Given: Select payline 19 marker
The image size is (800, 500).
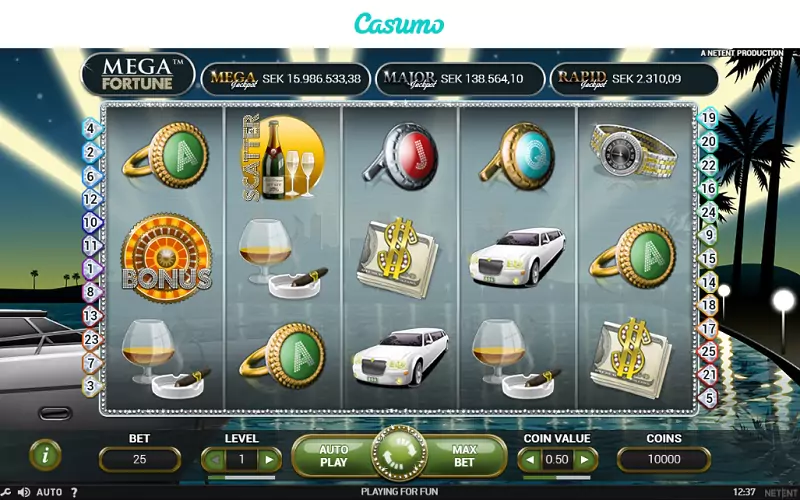Looking at the screenshot, I should pyautogui.click(x=708, y=118).
